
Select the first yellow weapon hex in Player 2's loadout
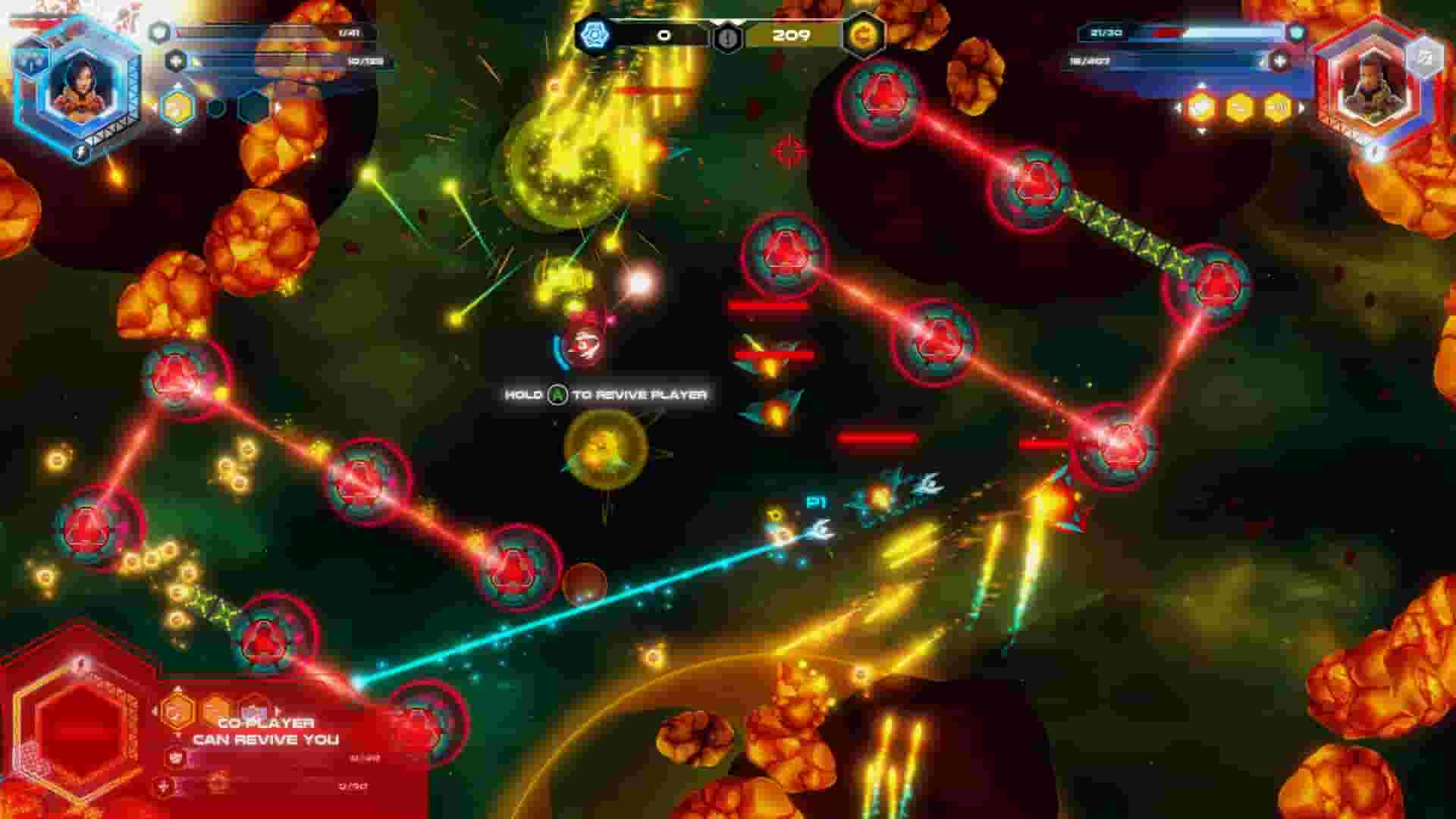coord(1200,105)
